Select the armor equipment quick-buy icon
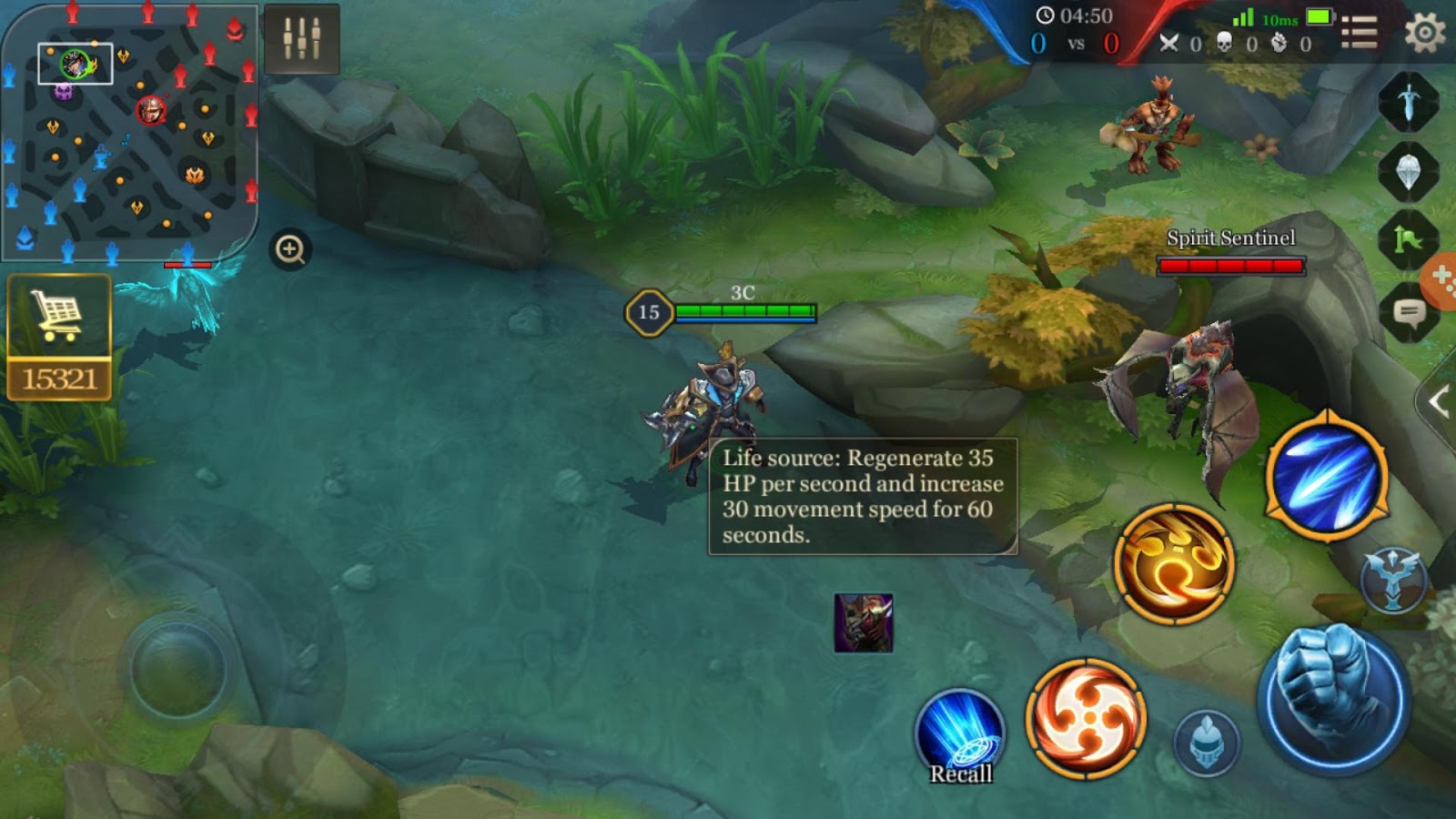Image resolution: width=1456 pixels, height=819 pixels. click(1407, 169)
